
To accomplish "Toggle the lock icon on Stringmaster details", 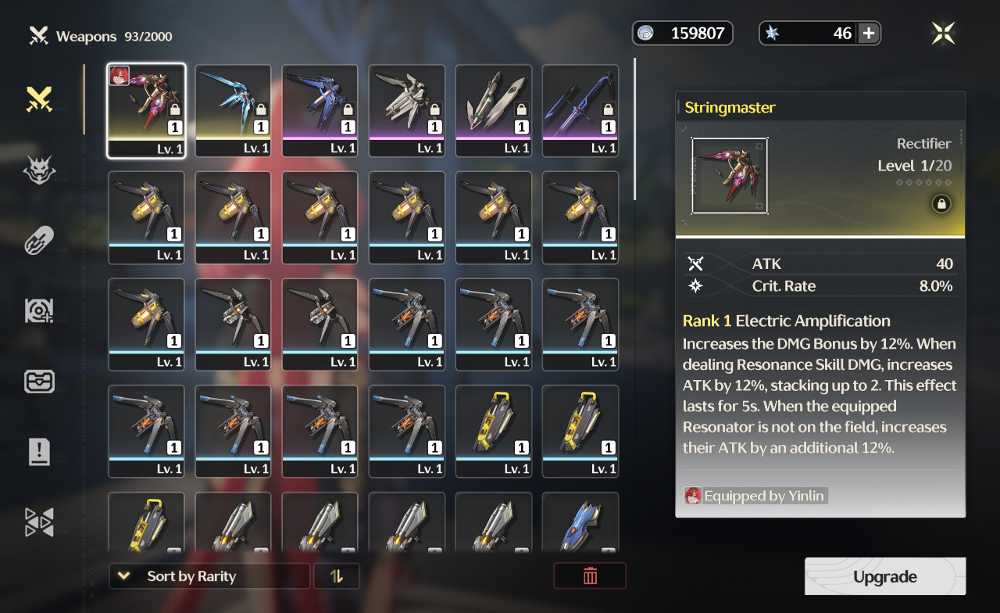I will pyautogui.click(x=940, y=204).
